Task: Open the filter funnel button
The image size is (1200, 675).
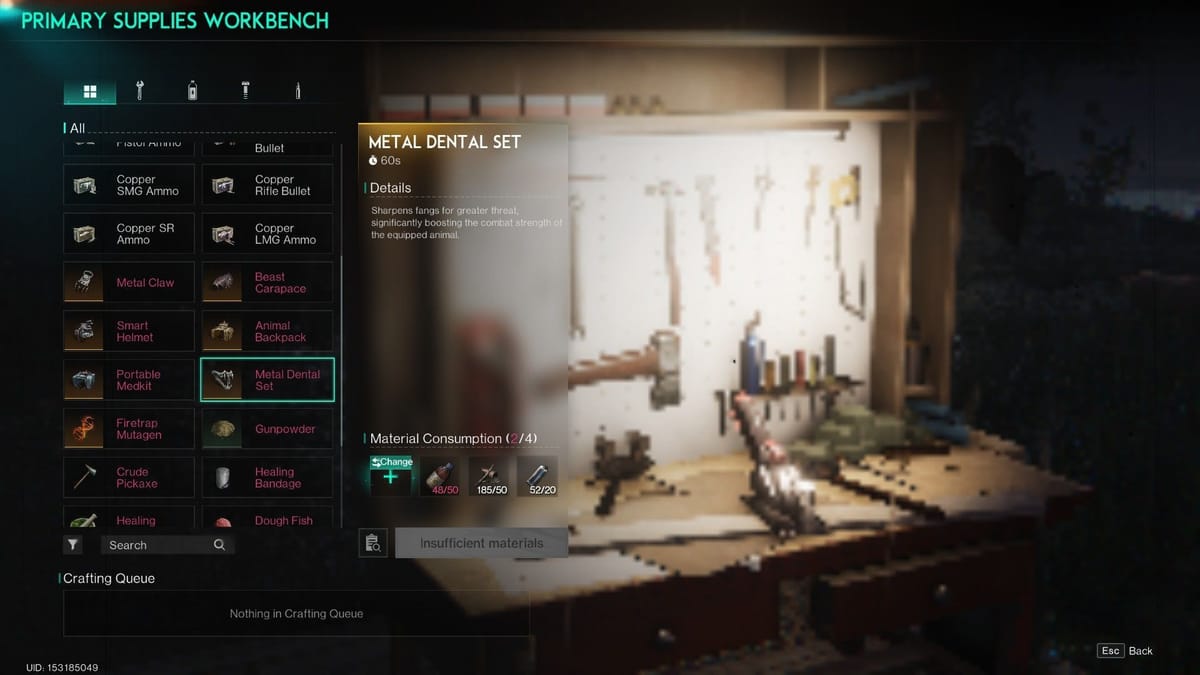Action: [x=73, y=545]
